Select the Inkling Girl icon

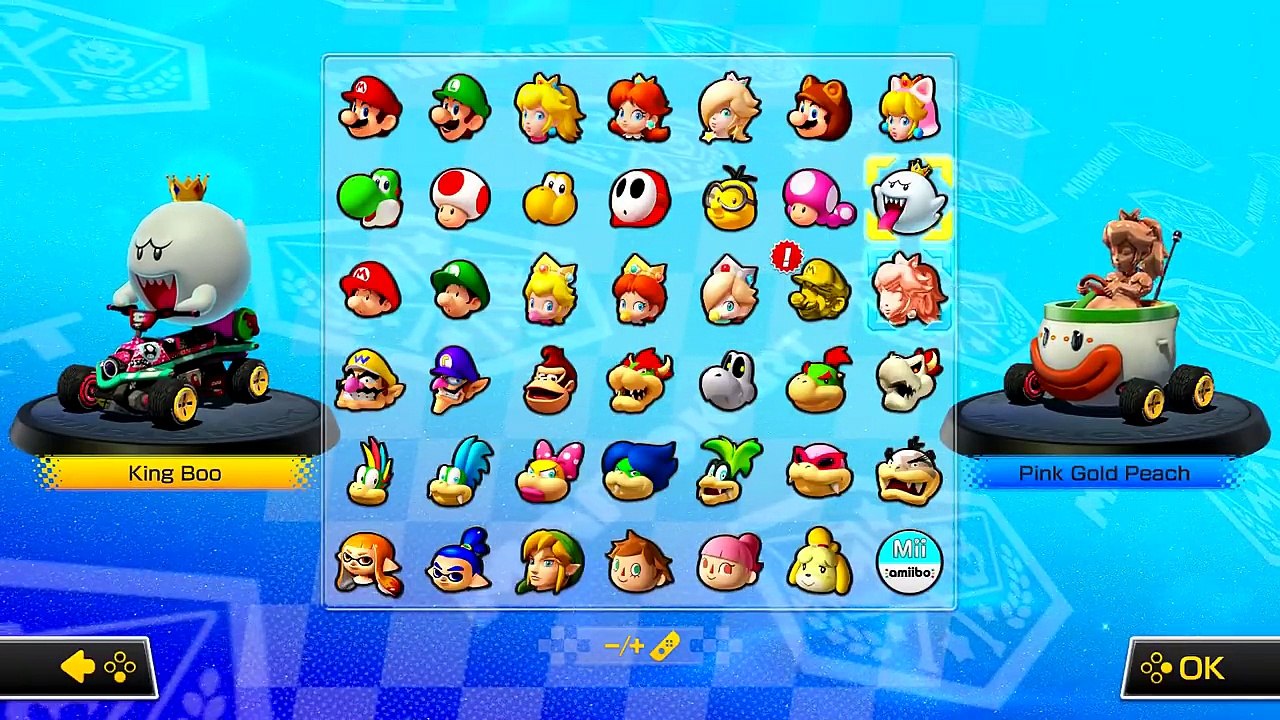[x=369, y=561]
